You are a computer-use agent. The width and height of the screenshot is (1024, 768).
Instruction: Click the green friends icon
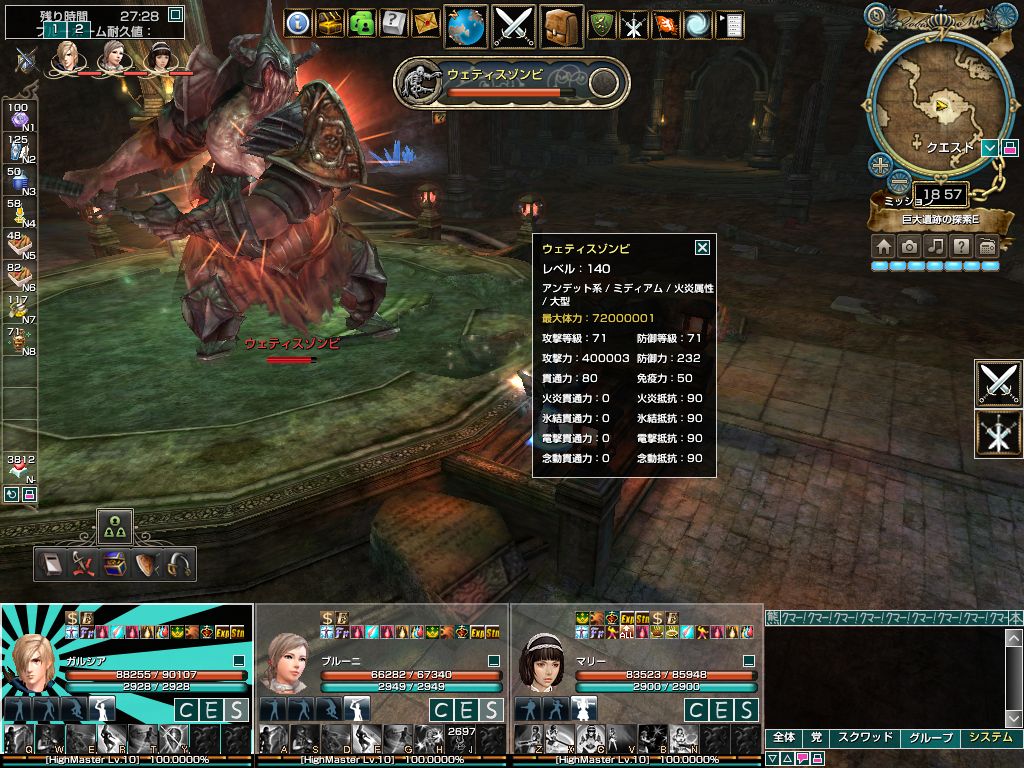[362, 23]
